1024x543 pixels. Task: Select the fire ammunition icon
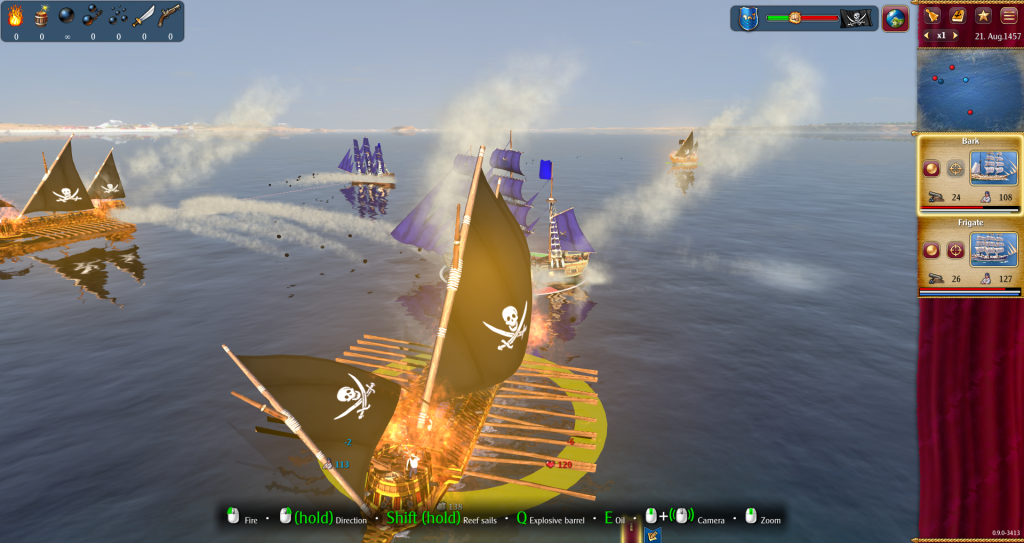coord(15,16)
